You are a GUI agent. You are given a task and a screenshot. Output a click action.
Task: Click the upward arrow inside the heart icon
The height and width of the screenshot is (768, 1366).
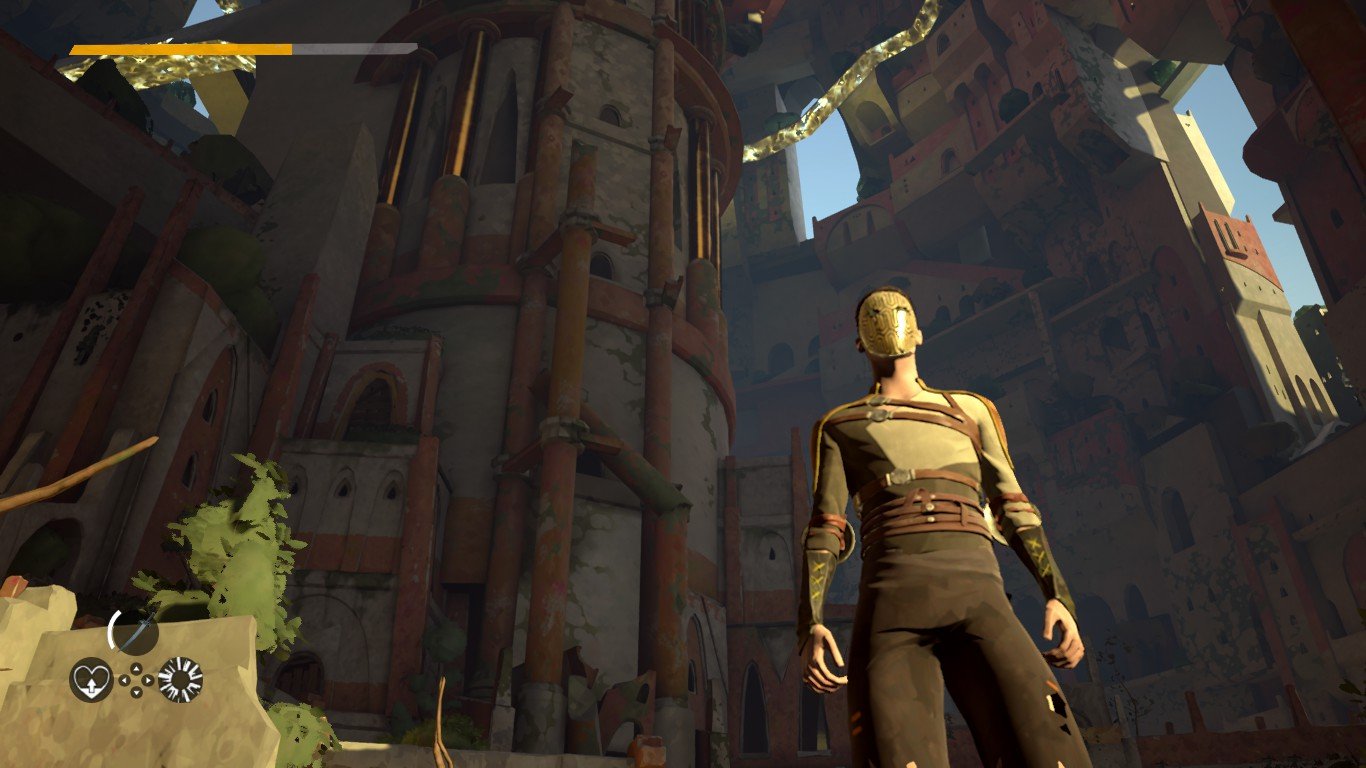pos(92,684)
